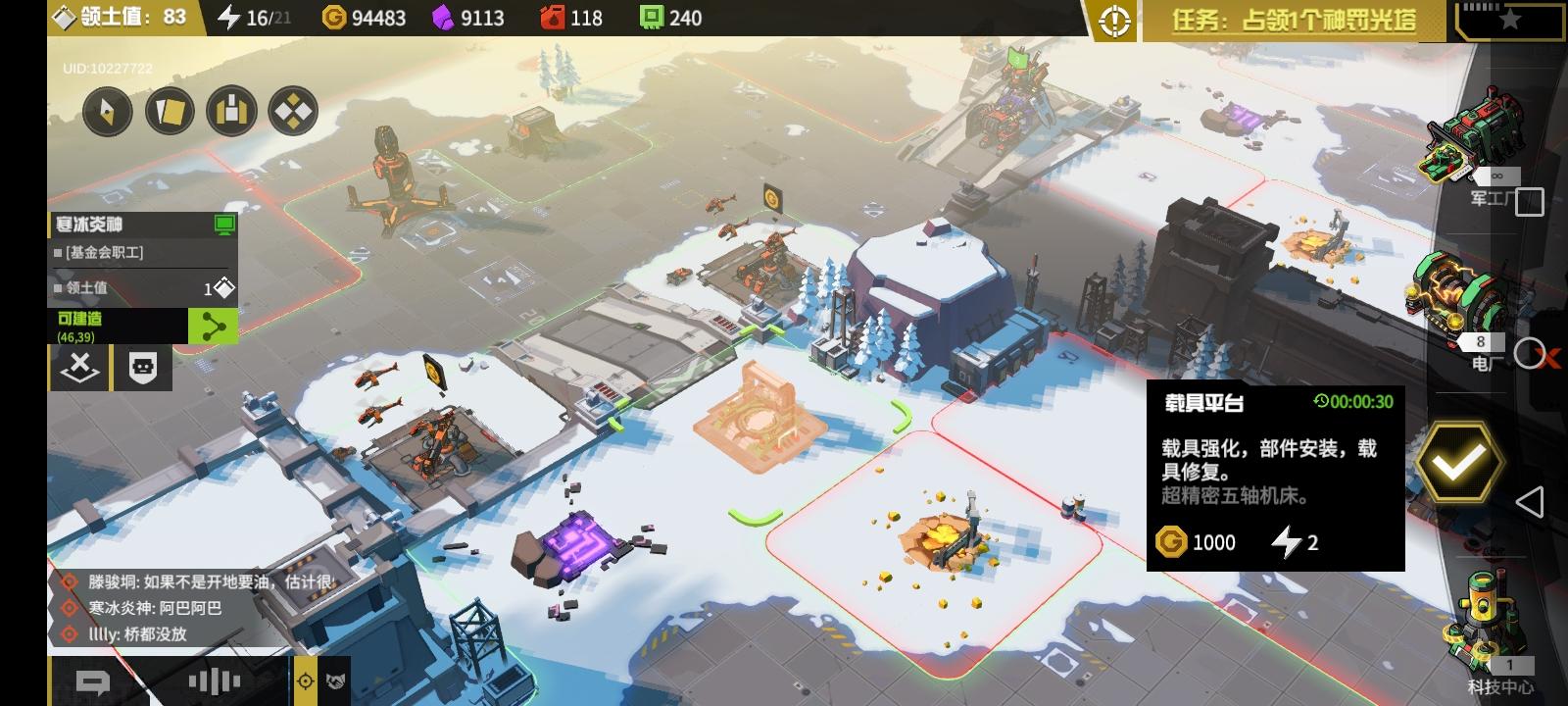Toggle the yellow target locator on bottom bar
The image size is (1568, 706).
305,681
